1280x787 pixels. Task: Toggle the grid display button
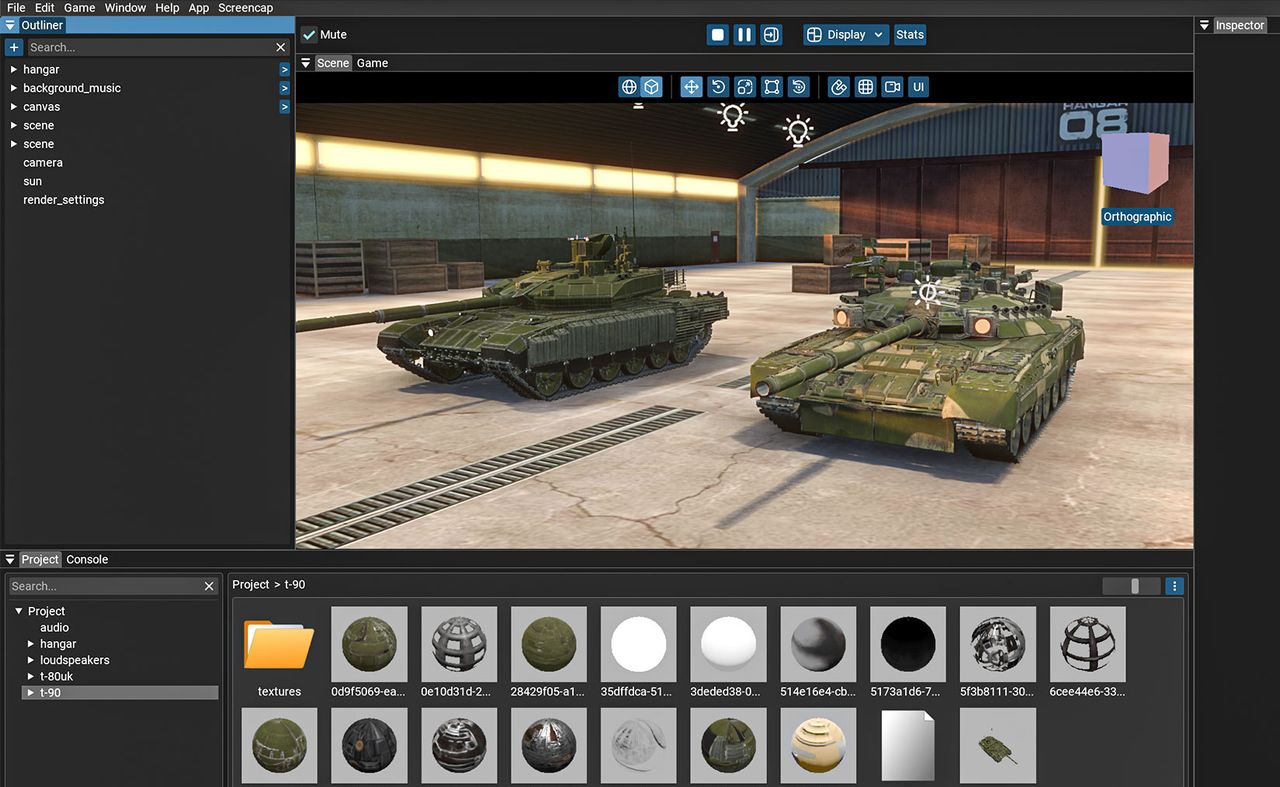[x=866, y=87]
